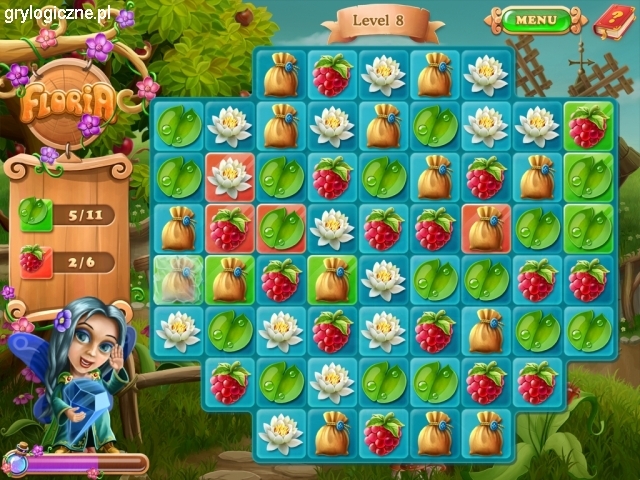Open the red help book

tap(611, 19)
